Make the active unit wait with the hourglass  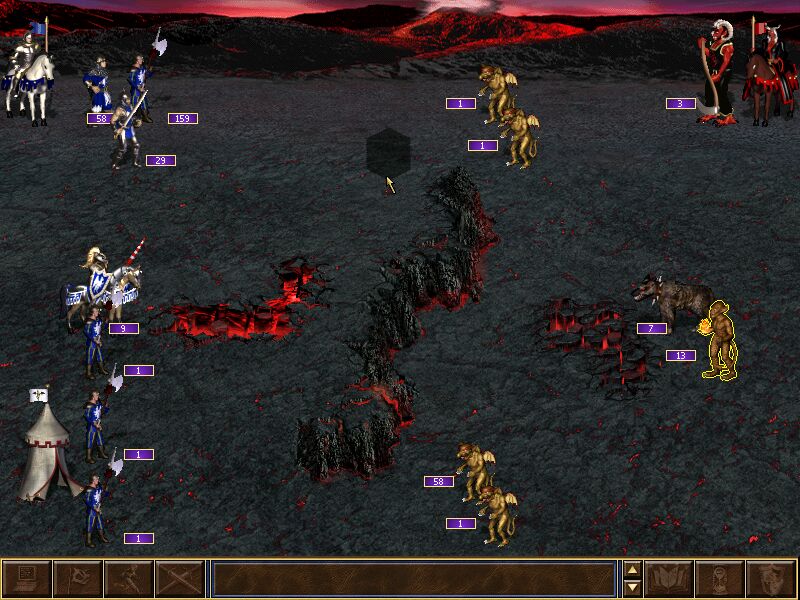coord(721,579)
